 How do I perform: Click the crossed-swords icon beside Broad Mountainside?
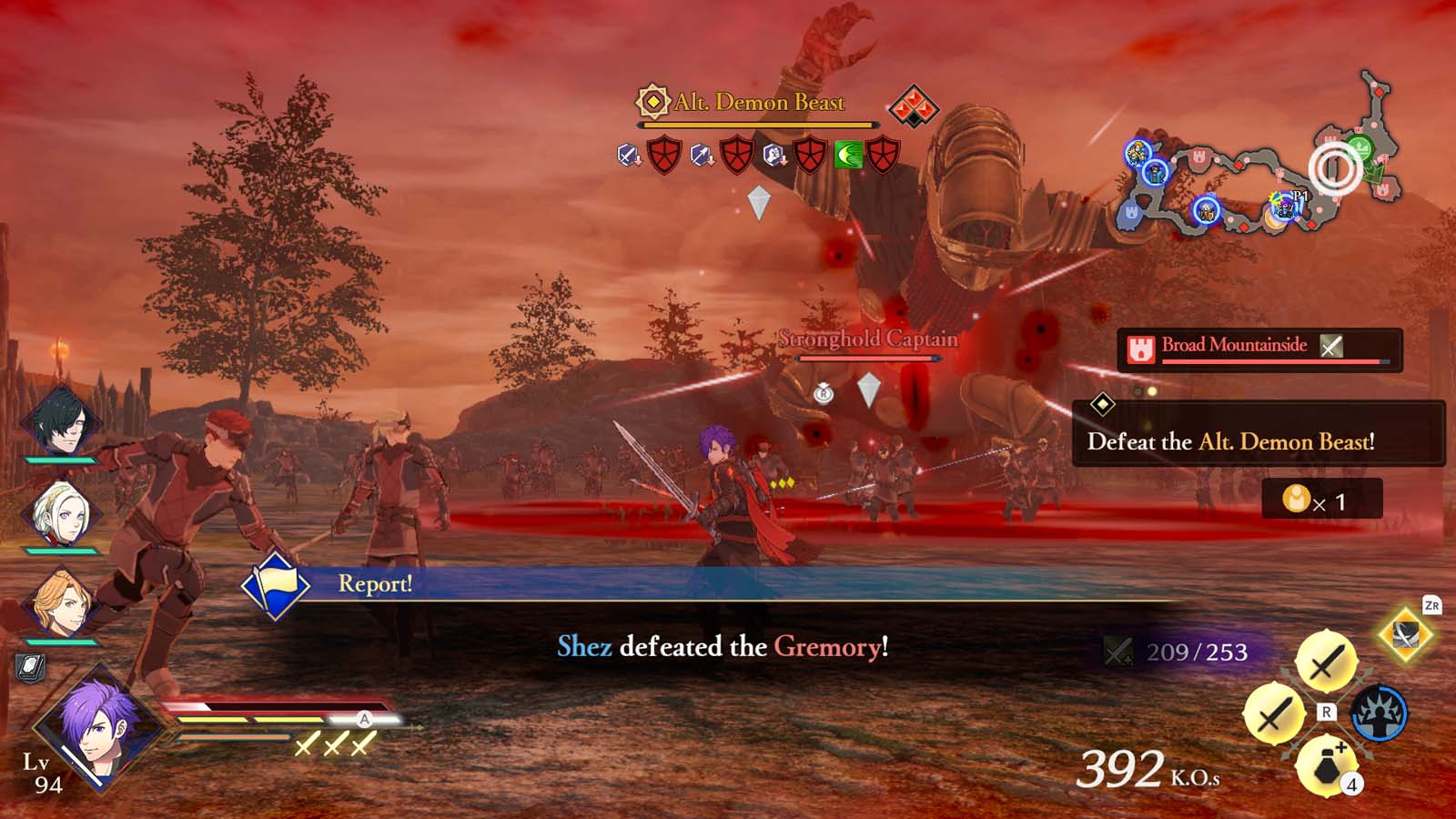(1334, 346)
